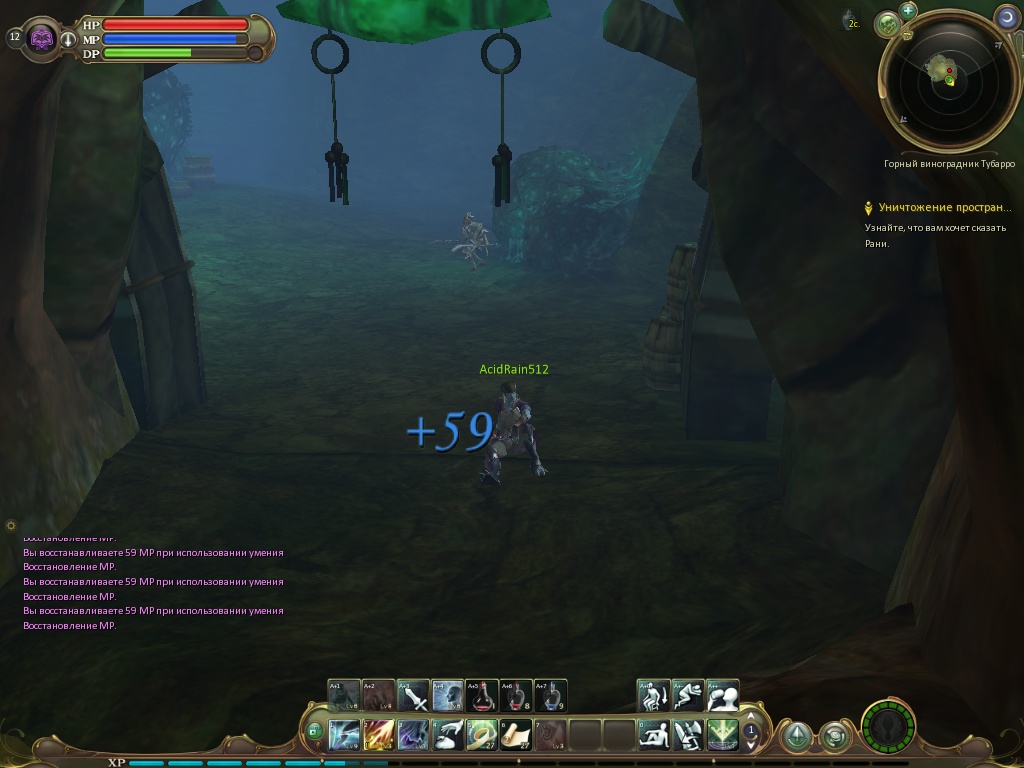Use the blue potion in the upper hotbar
Screen dimensions: 1024x768
pos(550,696)
